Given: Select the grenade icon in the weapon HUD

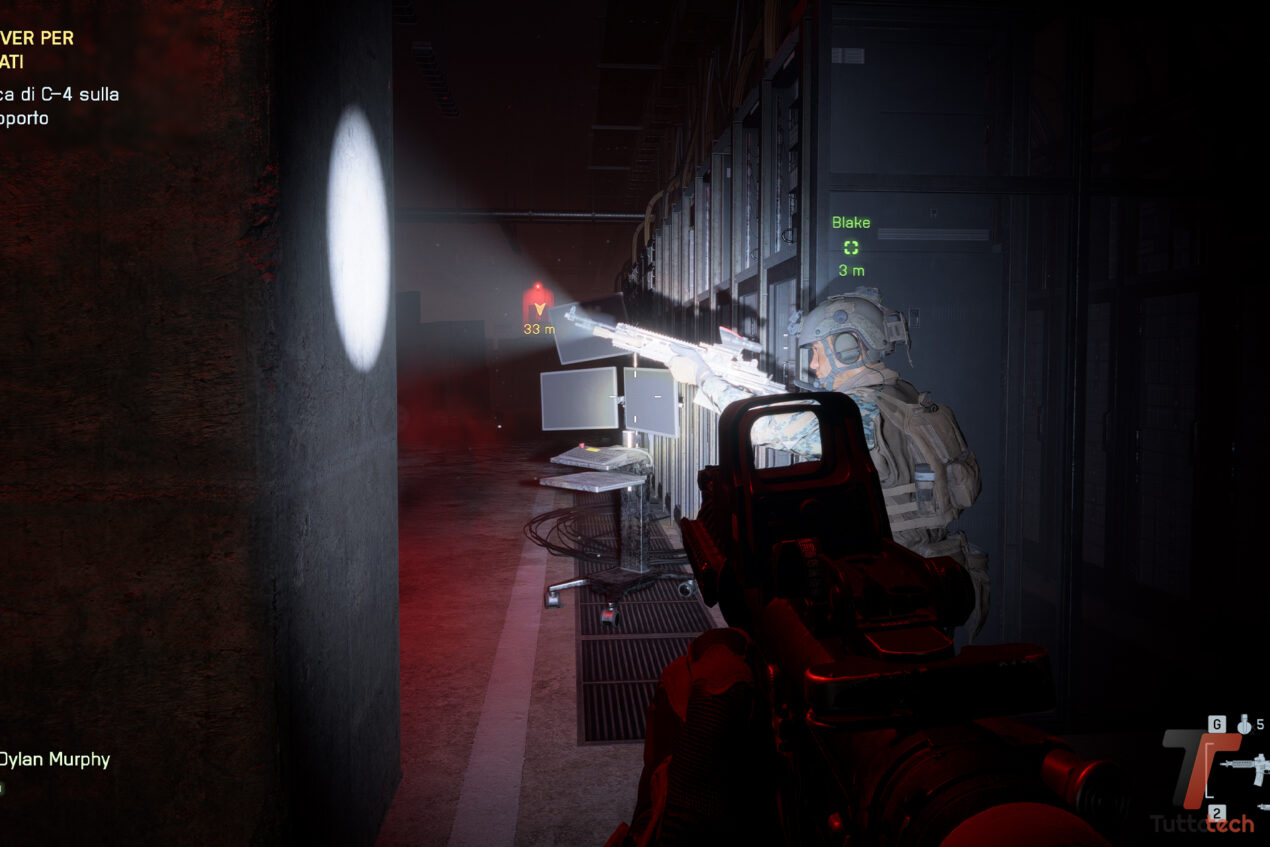Looking at the screenshot, I should tap(1244, 724).
